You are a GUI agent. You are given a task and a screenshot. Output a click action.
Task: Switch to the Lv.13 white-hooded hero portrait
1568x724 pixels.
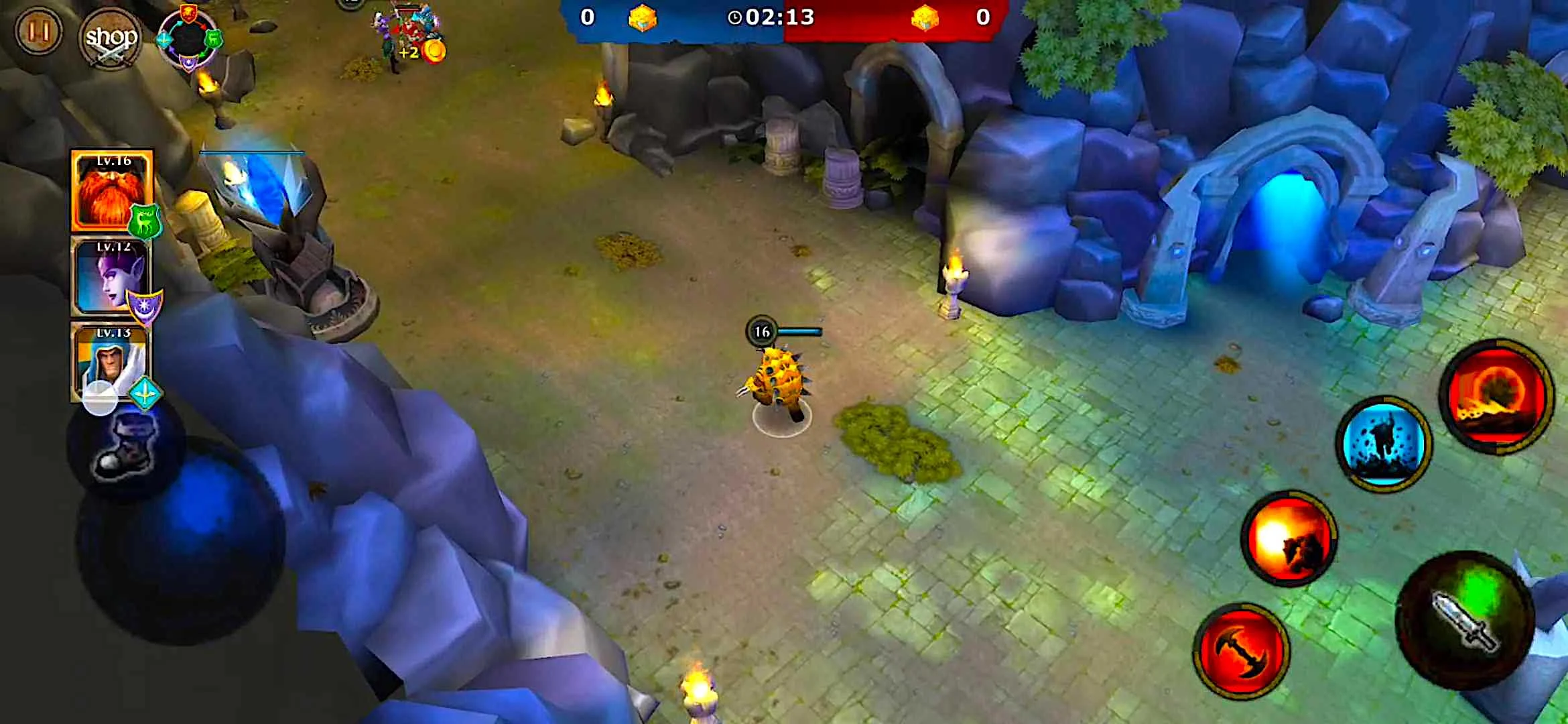(x=111, y=362)
